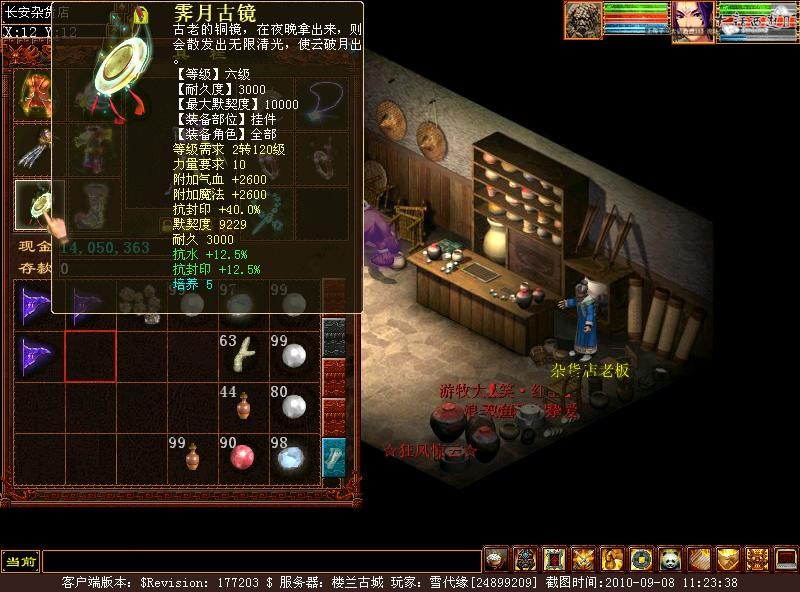Open the bronze coin toolbar icon
Image resolution: width=800 pixels, height=592 pixels.
pyautogui.click(x=641, y=559)
